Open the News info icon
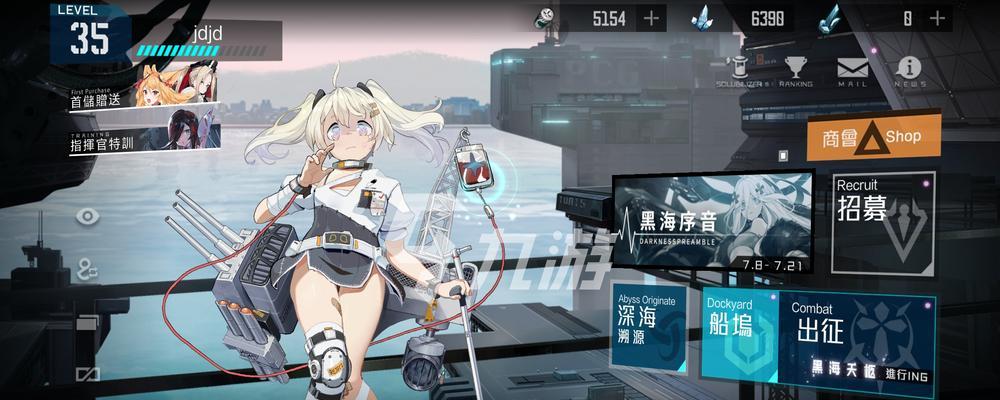The width and height of the screenshot is (1000, 400). click(x=909, y=71)
